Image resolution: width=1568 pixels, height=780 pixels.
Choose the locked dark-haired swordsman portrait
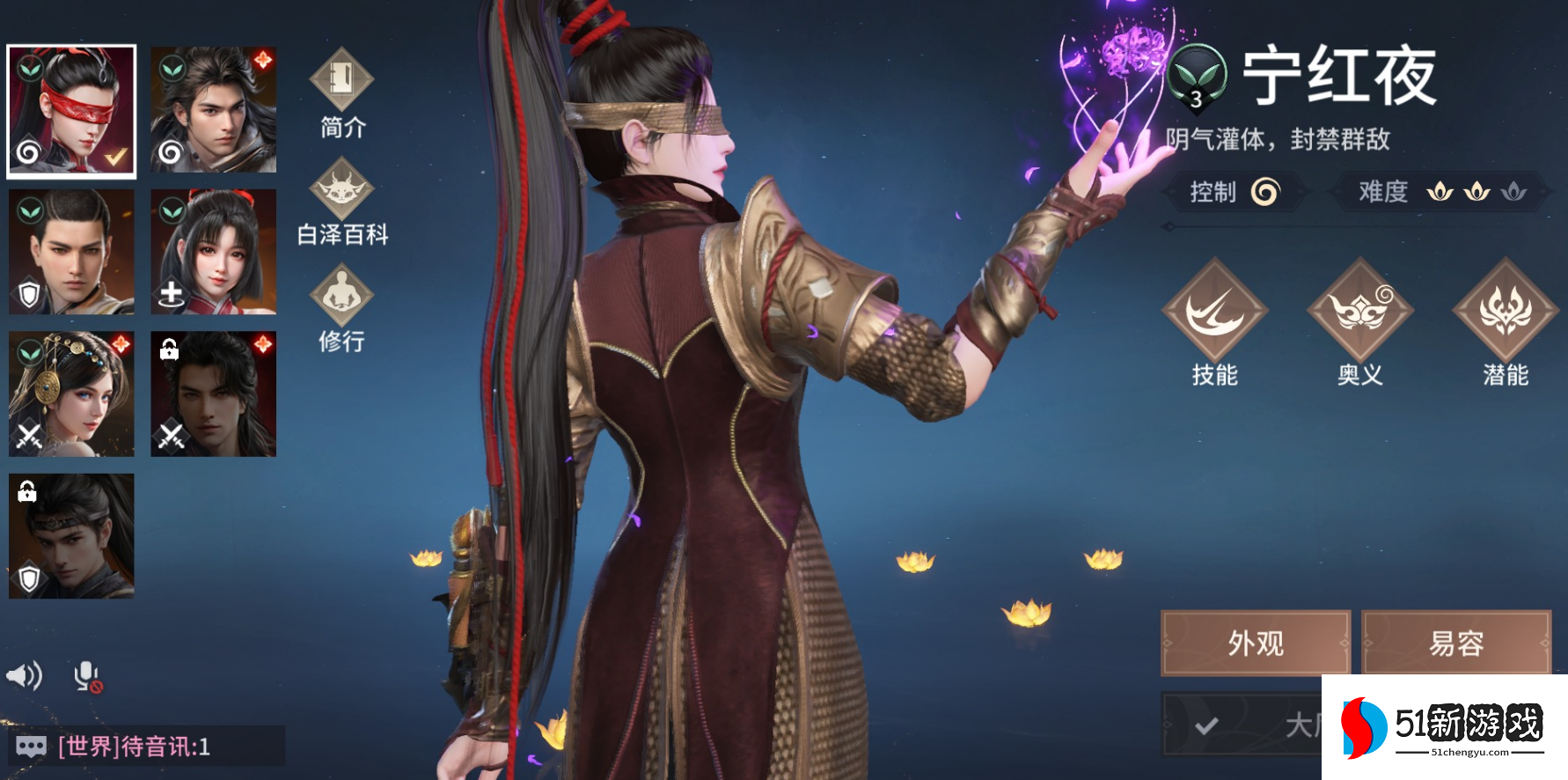pos(213,394)
